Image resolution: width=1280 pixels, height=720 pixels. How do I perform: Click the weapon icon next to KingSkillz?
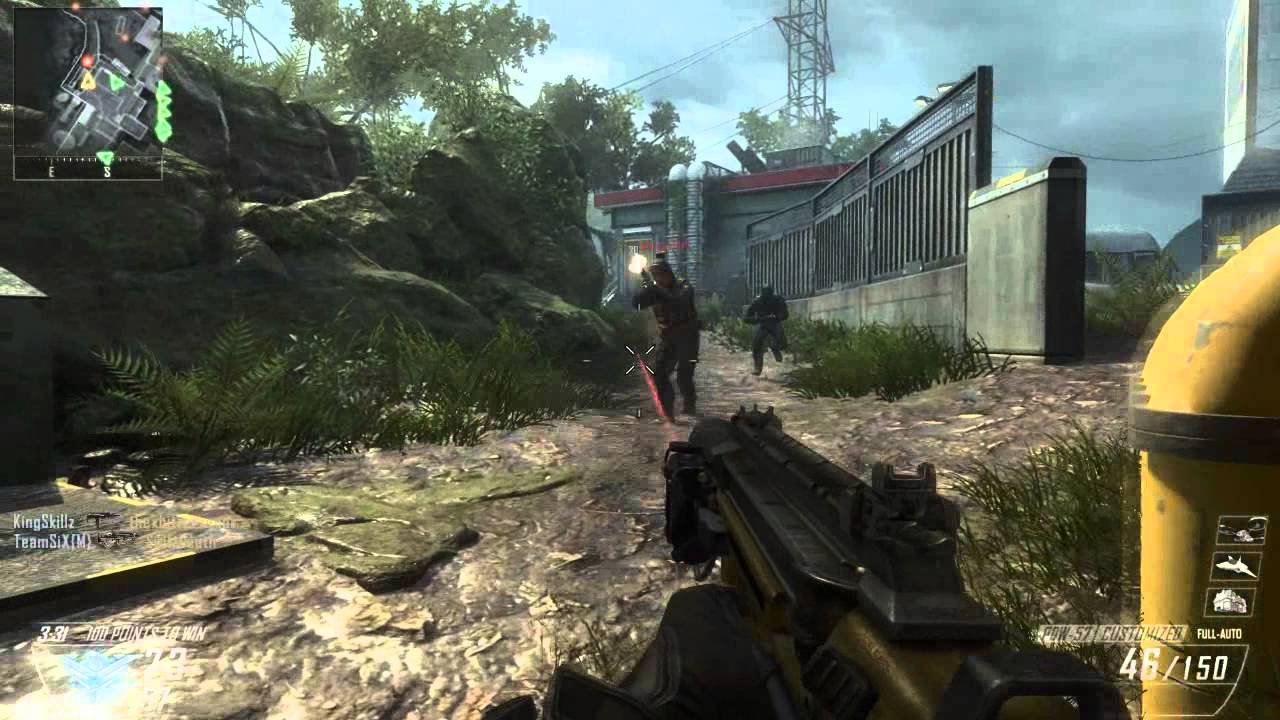point(102,518)
